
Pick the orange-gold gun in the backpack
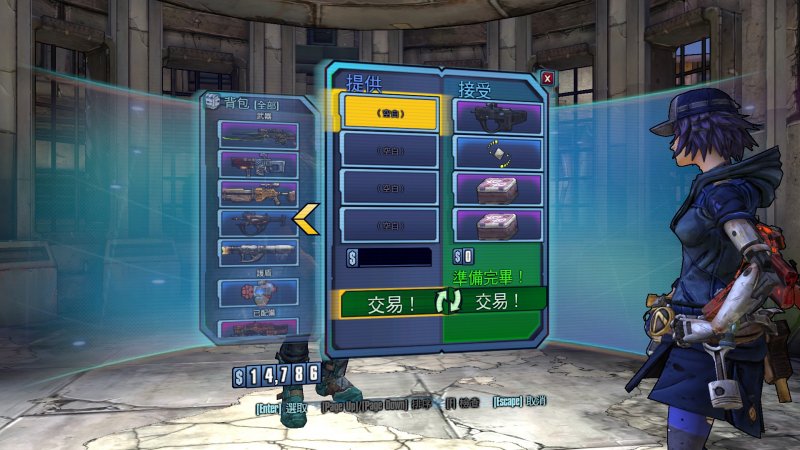click(x=258, y=193)
